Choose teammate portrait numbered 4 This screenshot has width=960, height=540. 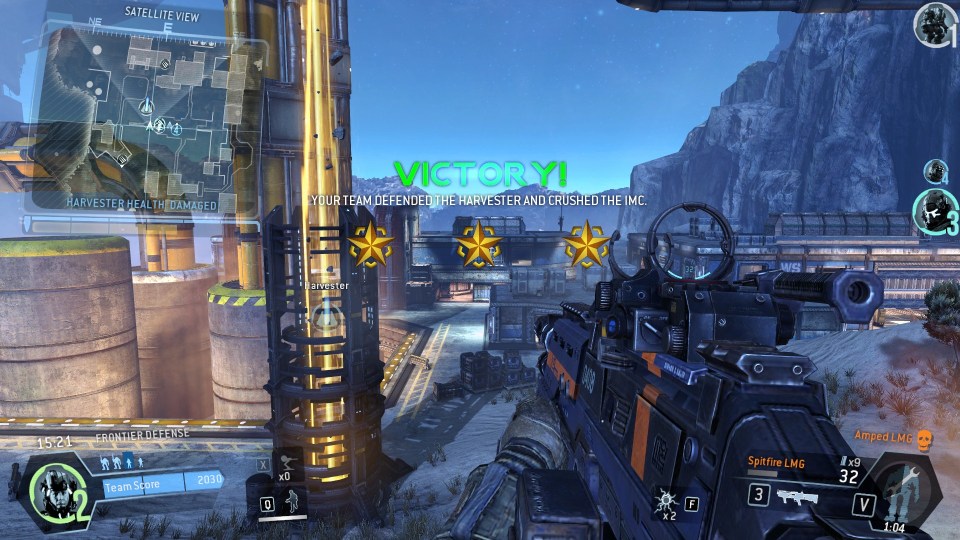click(x=935, y=171)
